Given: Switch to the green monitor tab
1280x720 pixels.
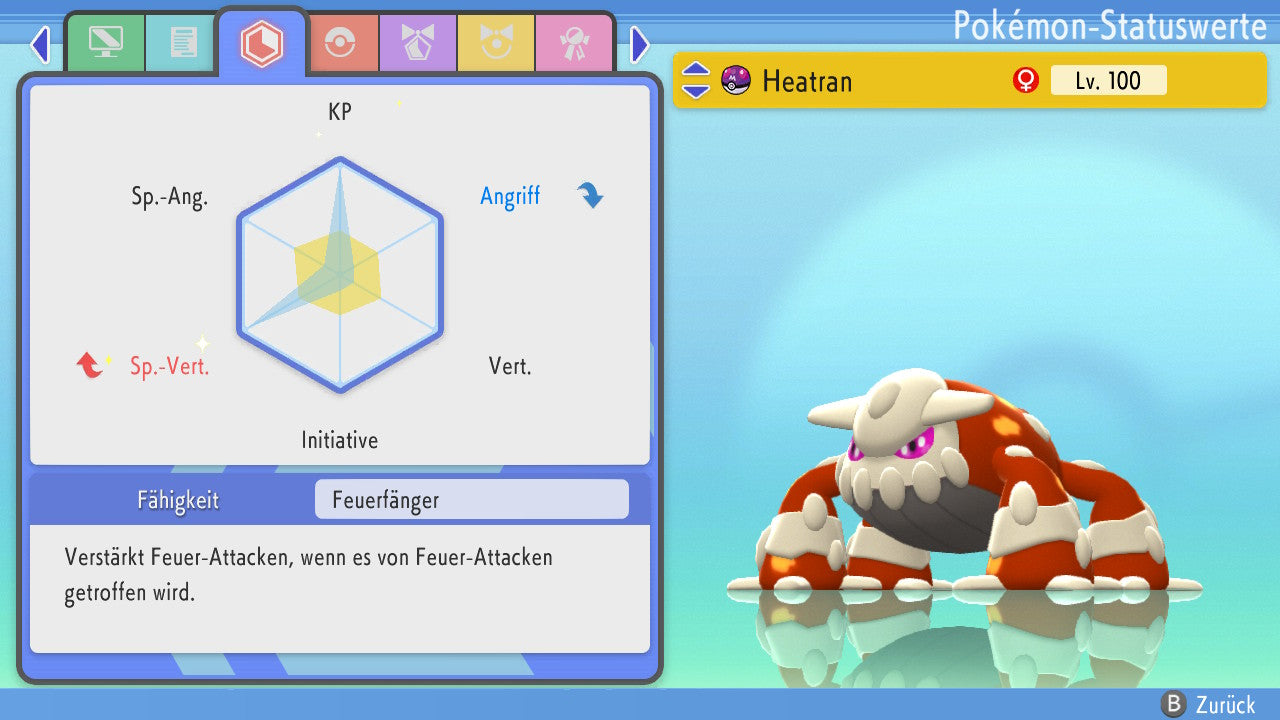Looking at the screenshot, I should [105, 43].
